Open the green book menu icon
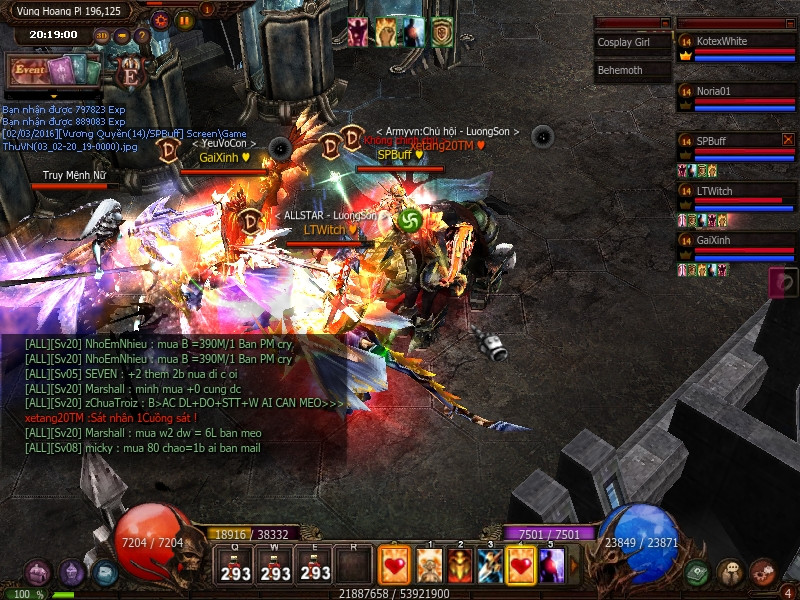Viewport: 800px width, 600px height. tap(697, 573)
